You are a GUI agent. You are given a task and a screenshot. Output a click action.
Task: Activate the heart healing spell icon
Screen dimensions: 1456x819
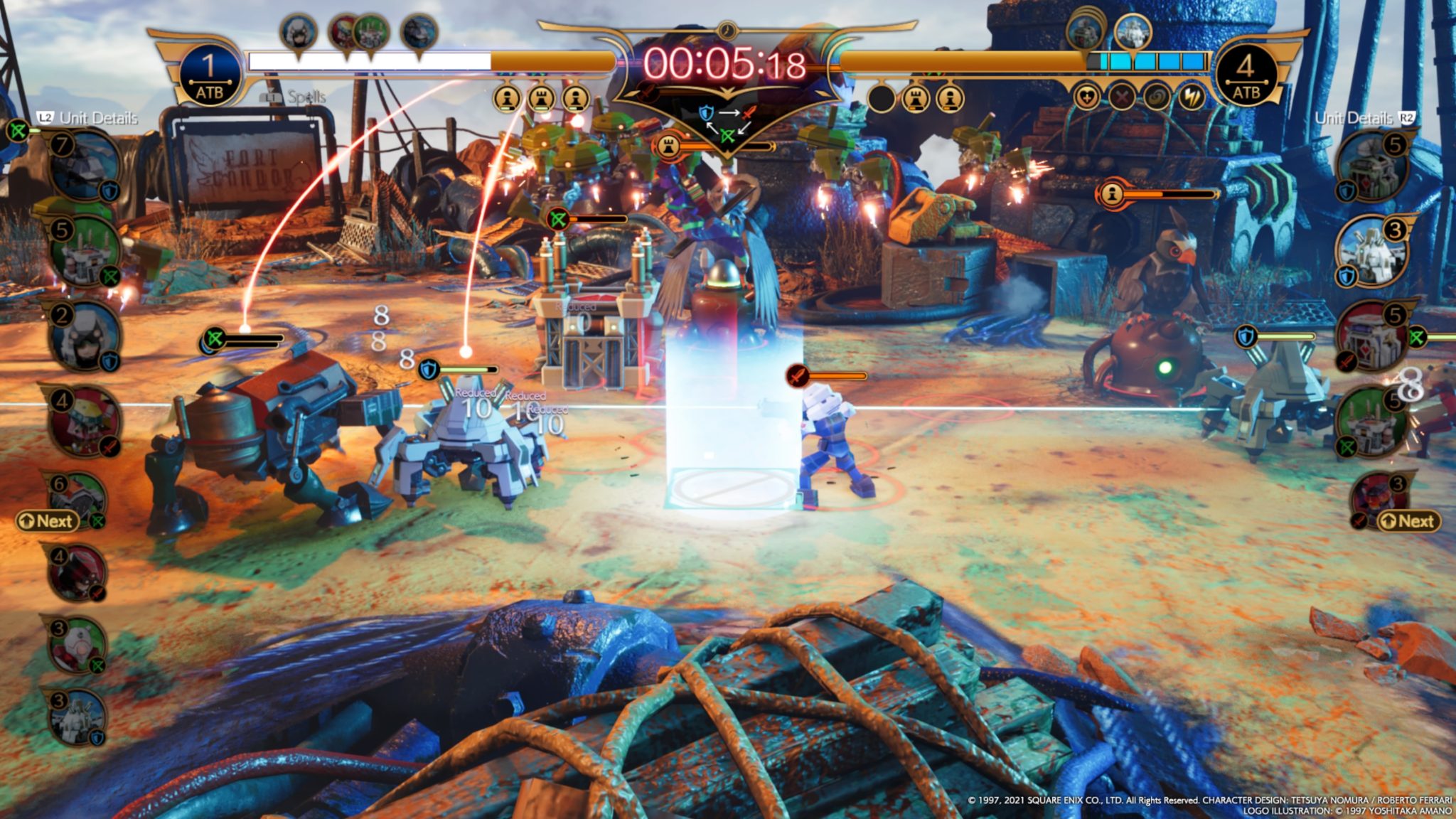(x=1087, y=97)
